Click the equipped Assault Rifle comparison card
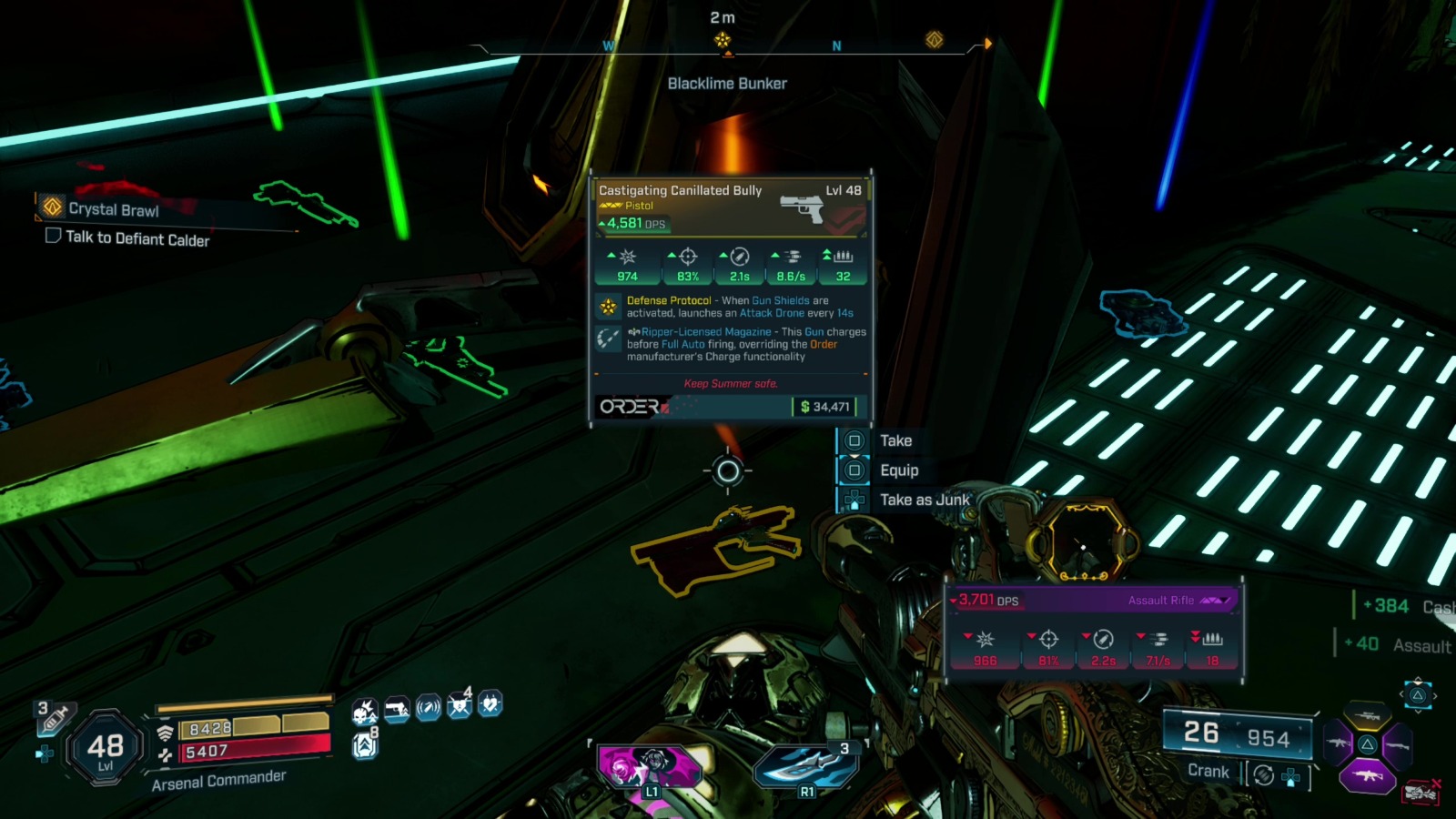The image size is (1456, 819). (x=1094, y=632)
